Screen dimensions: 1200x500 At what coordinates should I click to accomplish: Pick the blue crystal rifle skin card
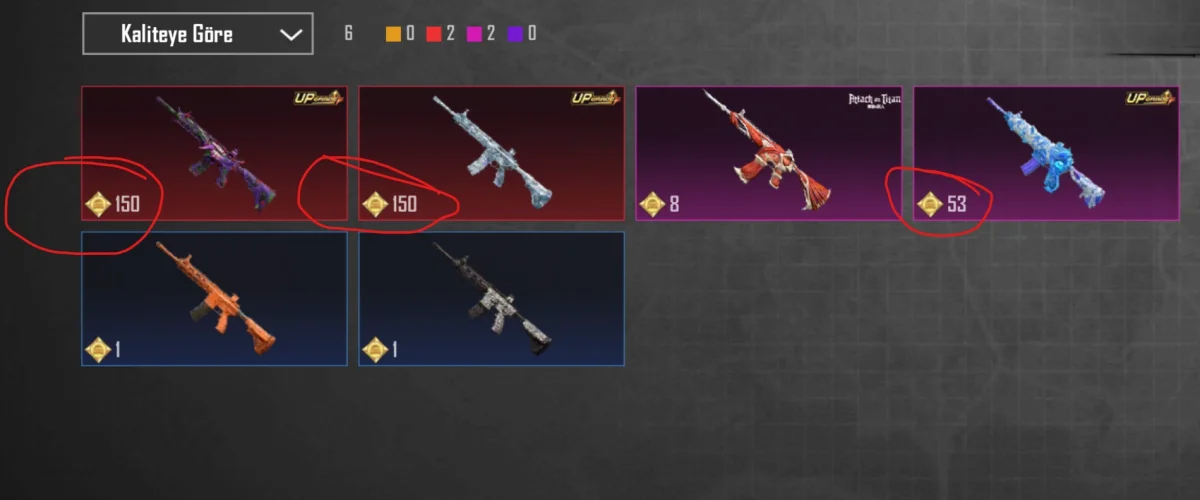1046,152
